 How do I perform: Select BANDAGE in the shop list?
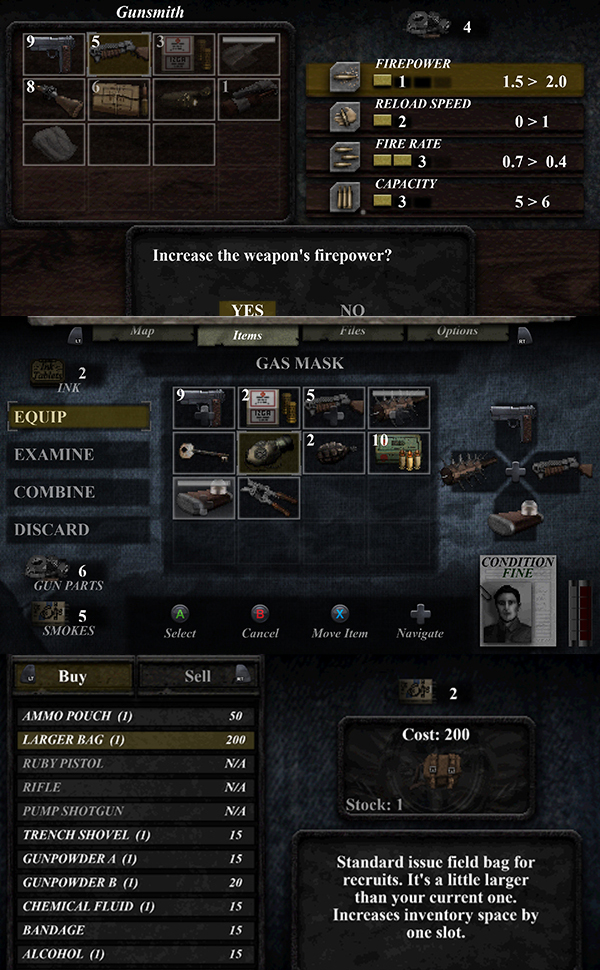[x=137, y=931]
